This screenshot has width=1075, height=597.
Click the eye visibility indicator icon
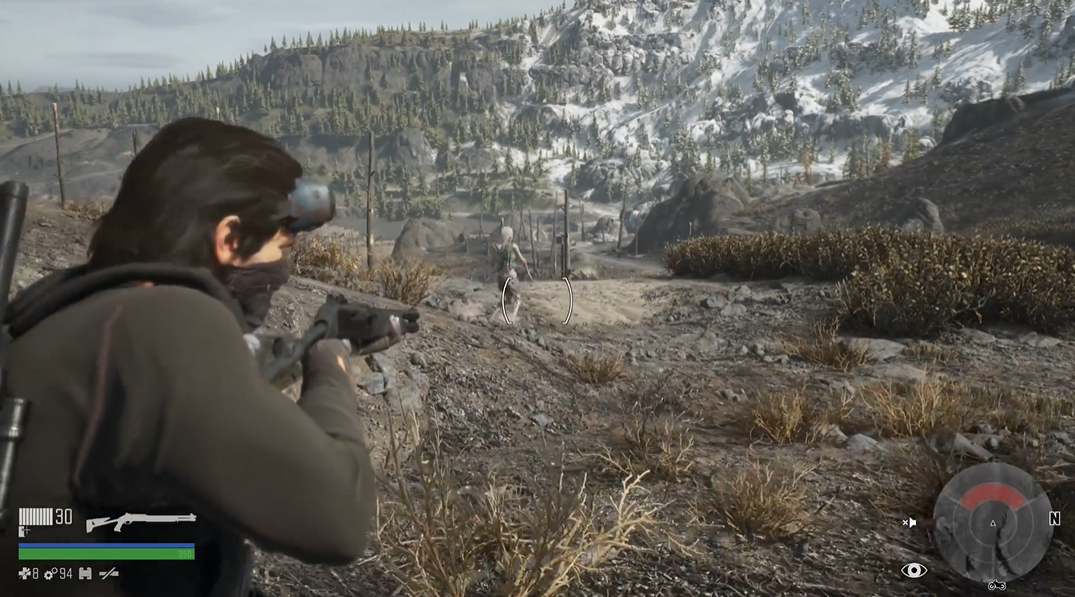coord(913,570)
